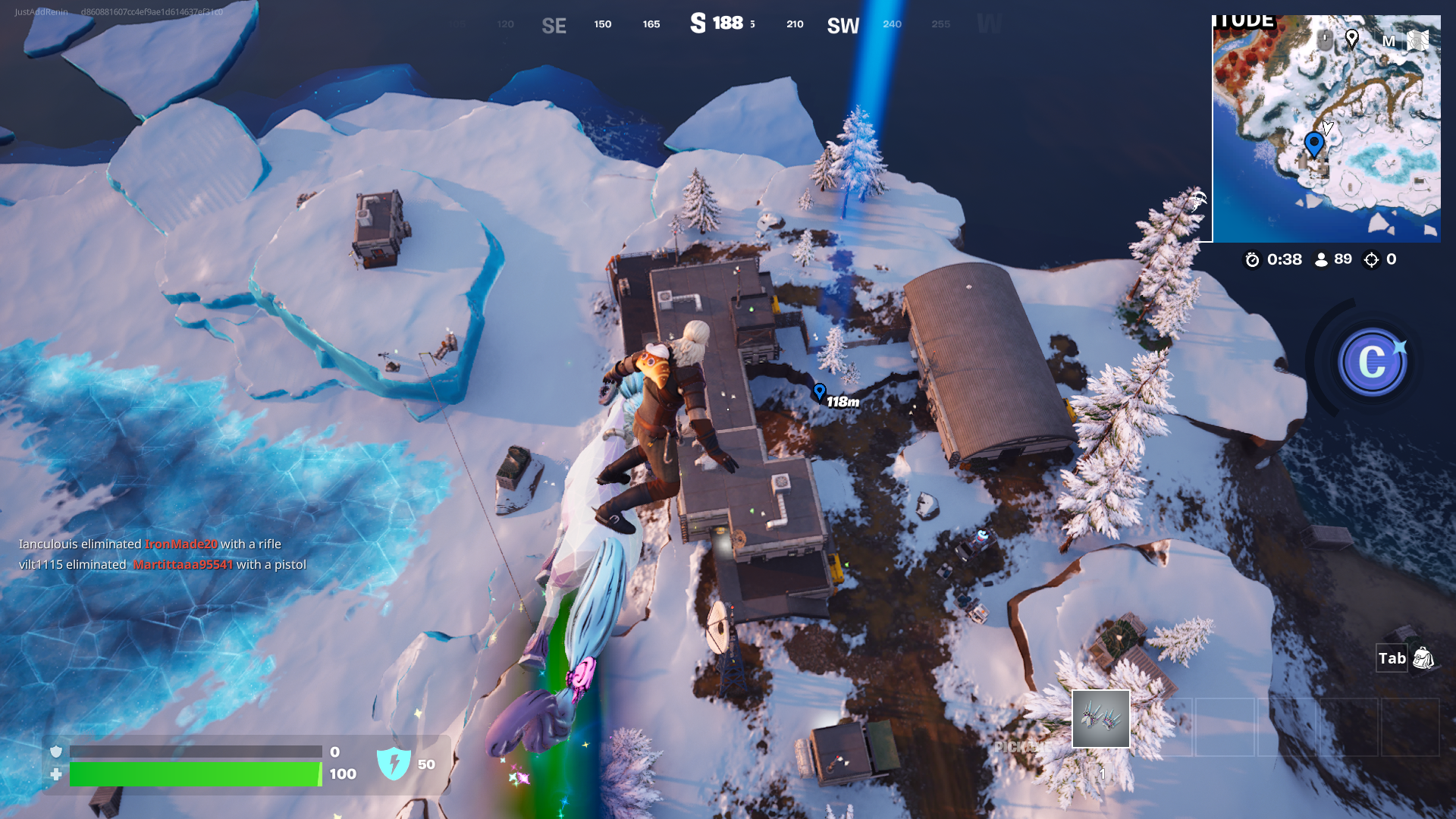
Task: Click the players count icon showing 89
Action: [1319, 259]
